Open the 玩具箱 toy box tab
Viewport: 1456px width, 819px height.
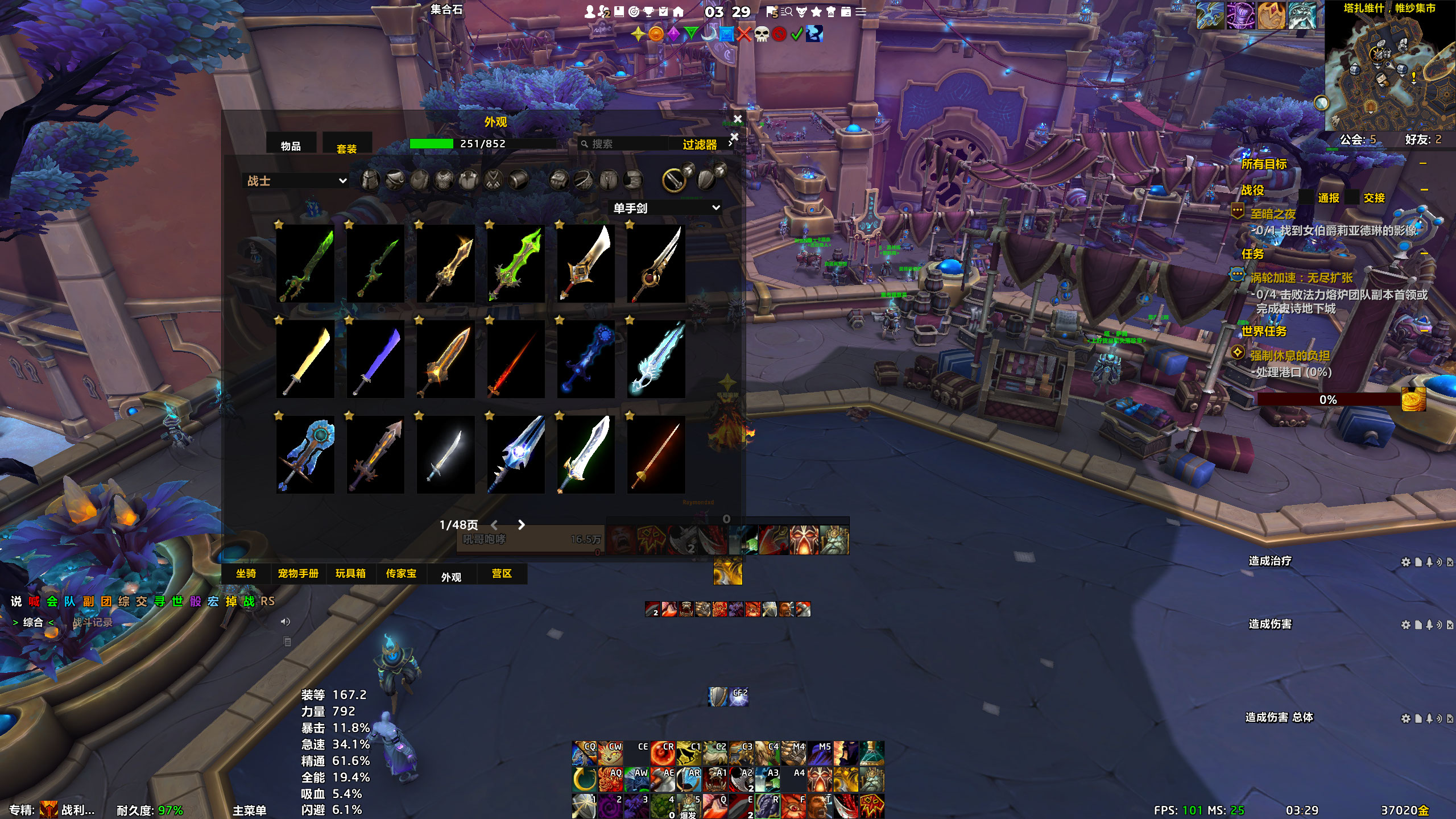350,573
